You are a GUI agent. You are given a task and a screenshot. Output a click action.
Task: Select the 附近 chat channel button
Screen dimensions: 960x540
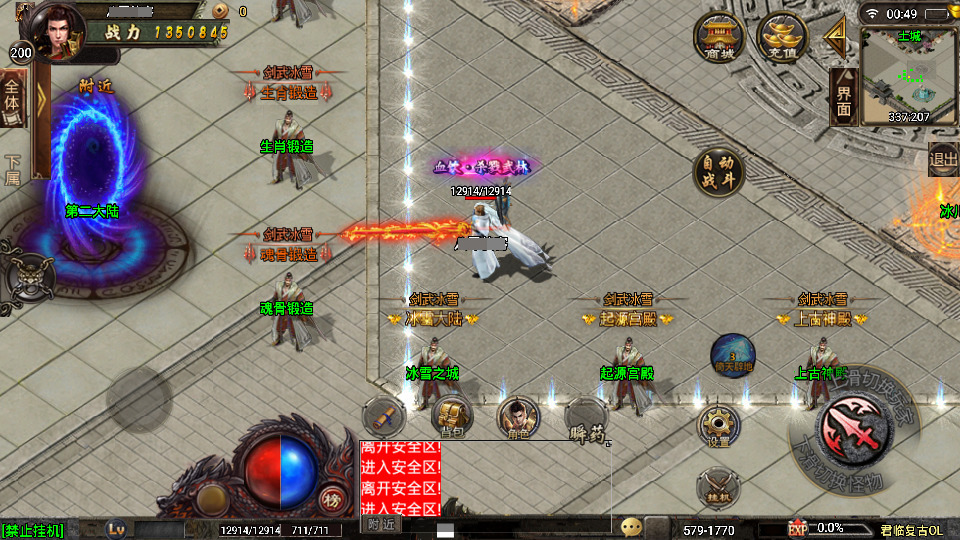point(381,524)
